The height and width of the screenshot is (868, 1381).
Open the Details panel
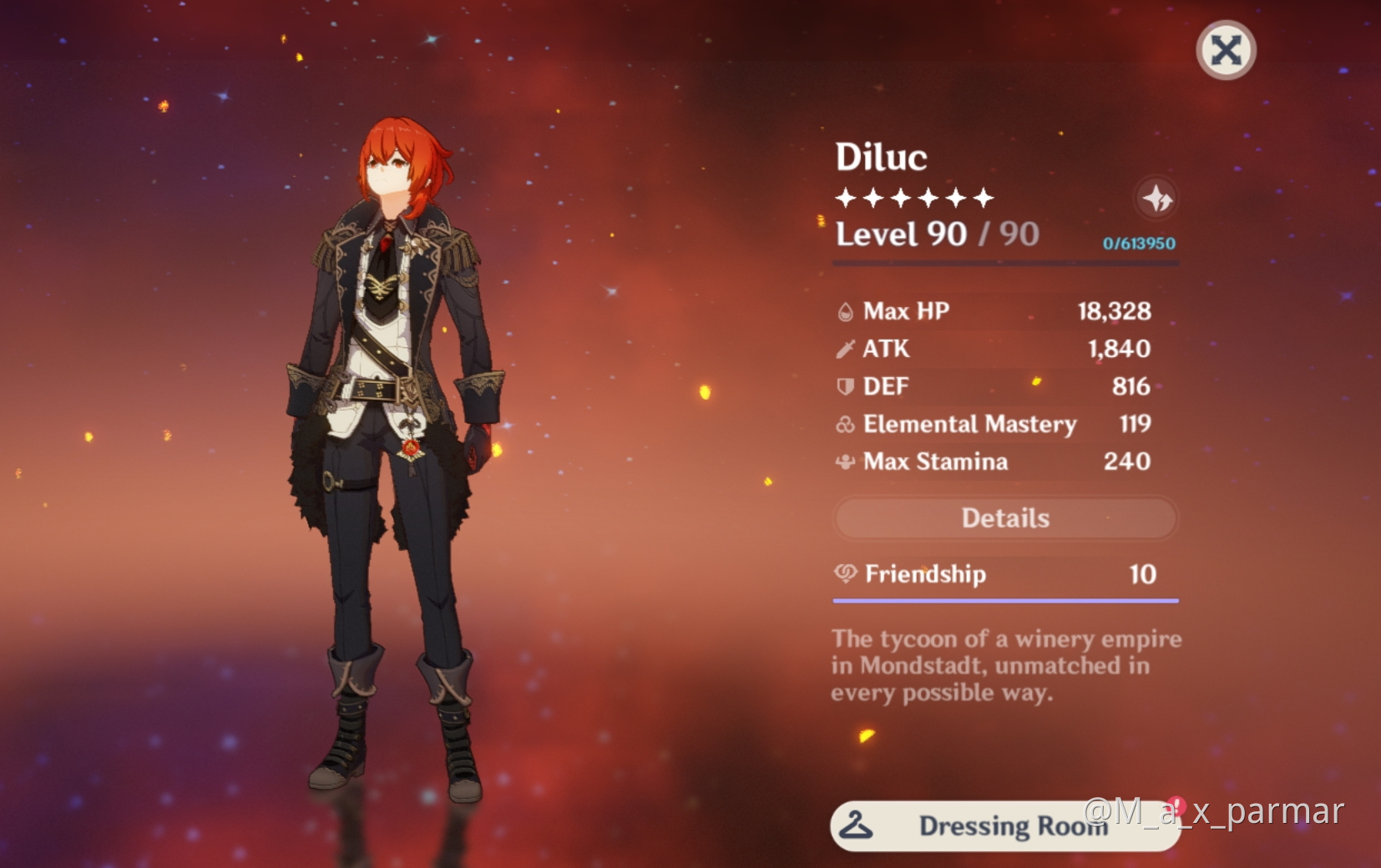[1005, 517]
